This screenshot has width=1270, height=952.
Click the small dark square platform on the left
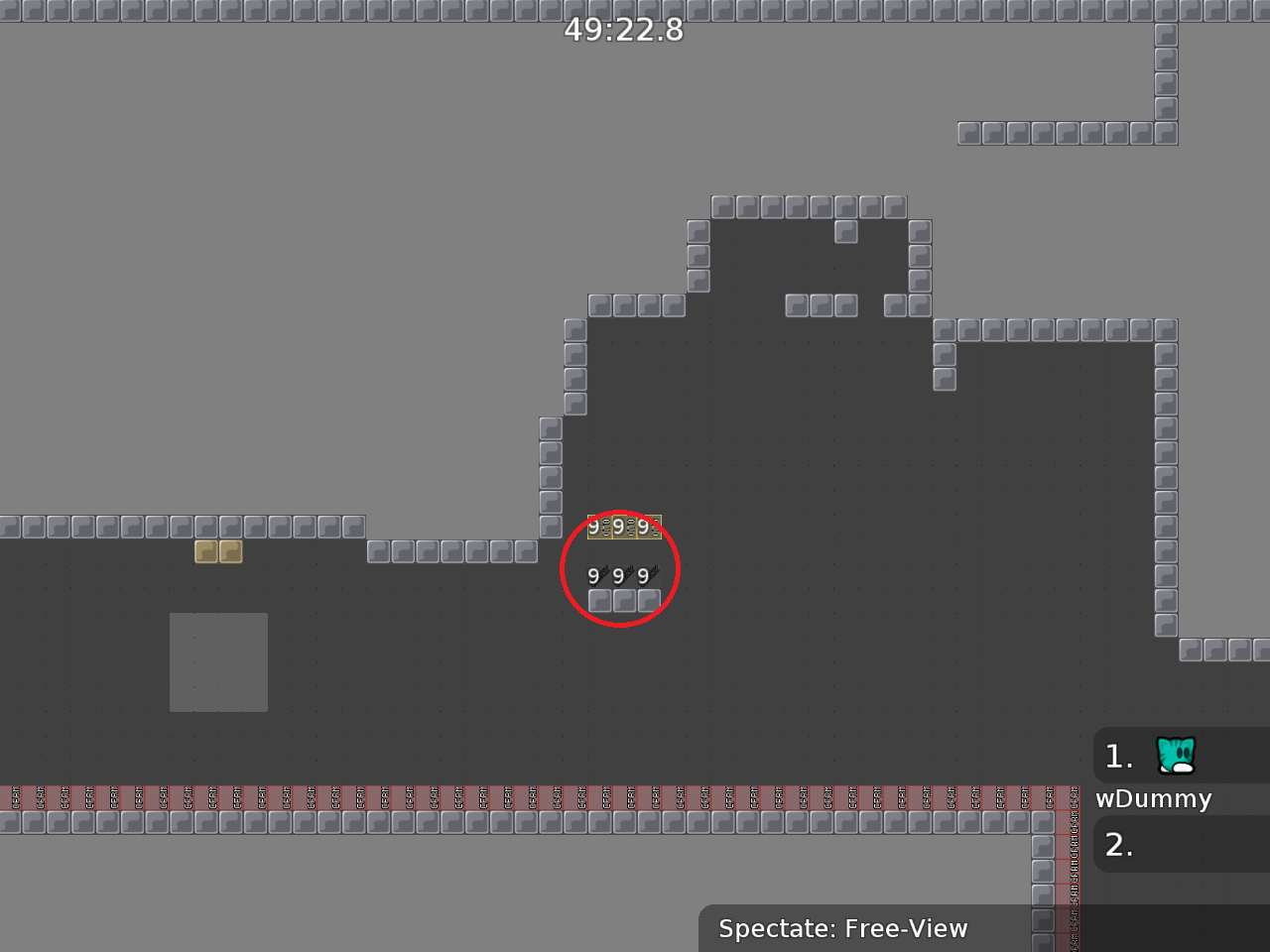click(x=218, y=662)
